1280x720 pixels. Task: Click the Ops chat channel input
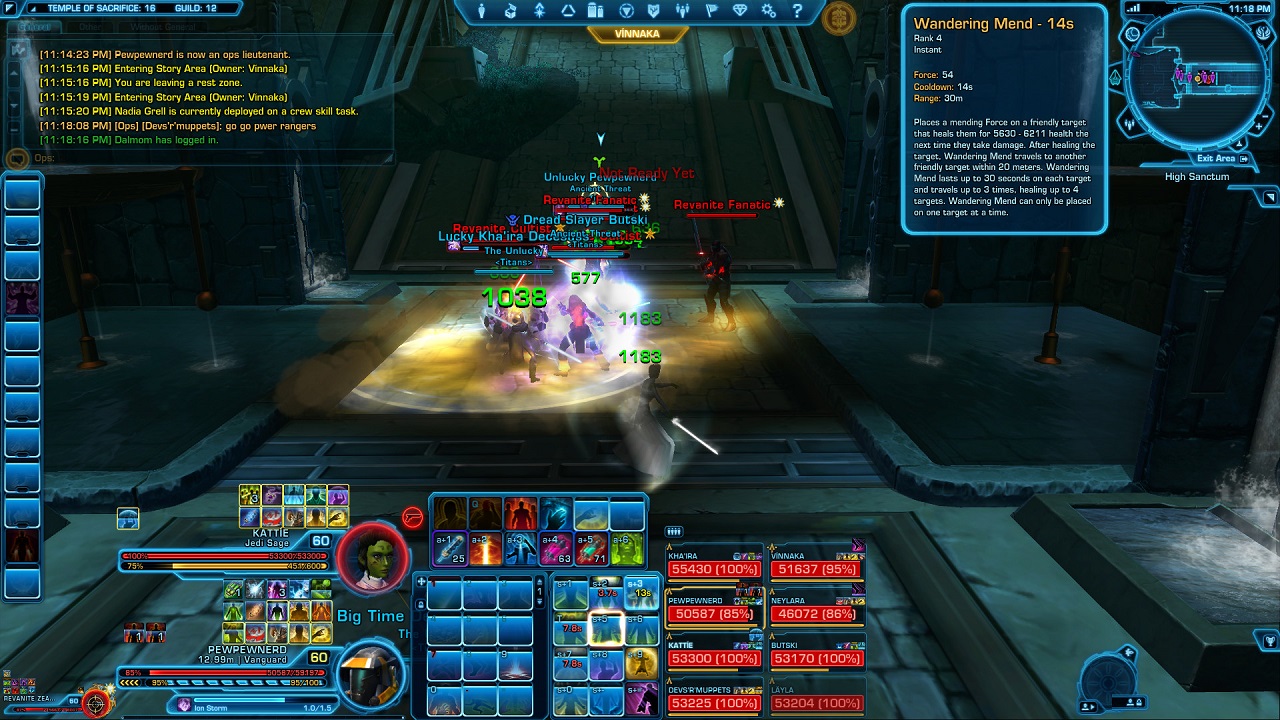click(200, 158)
